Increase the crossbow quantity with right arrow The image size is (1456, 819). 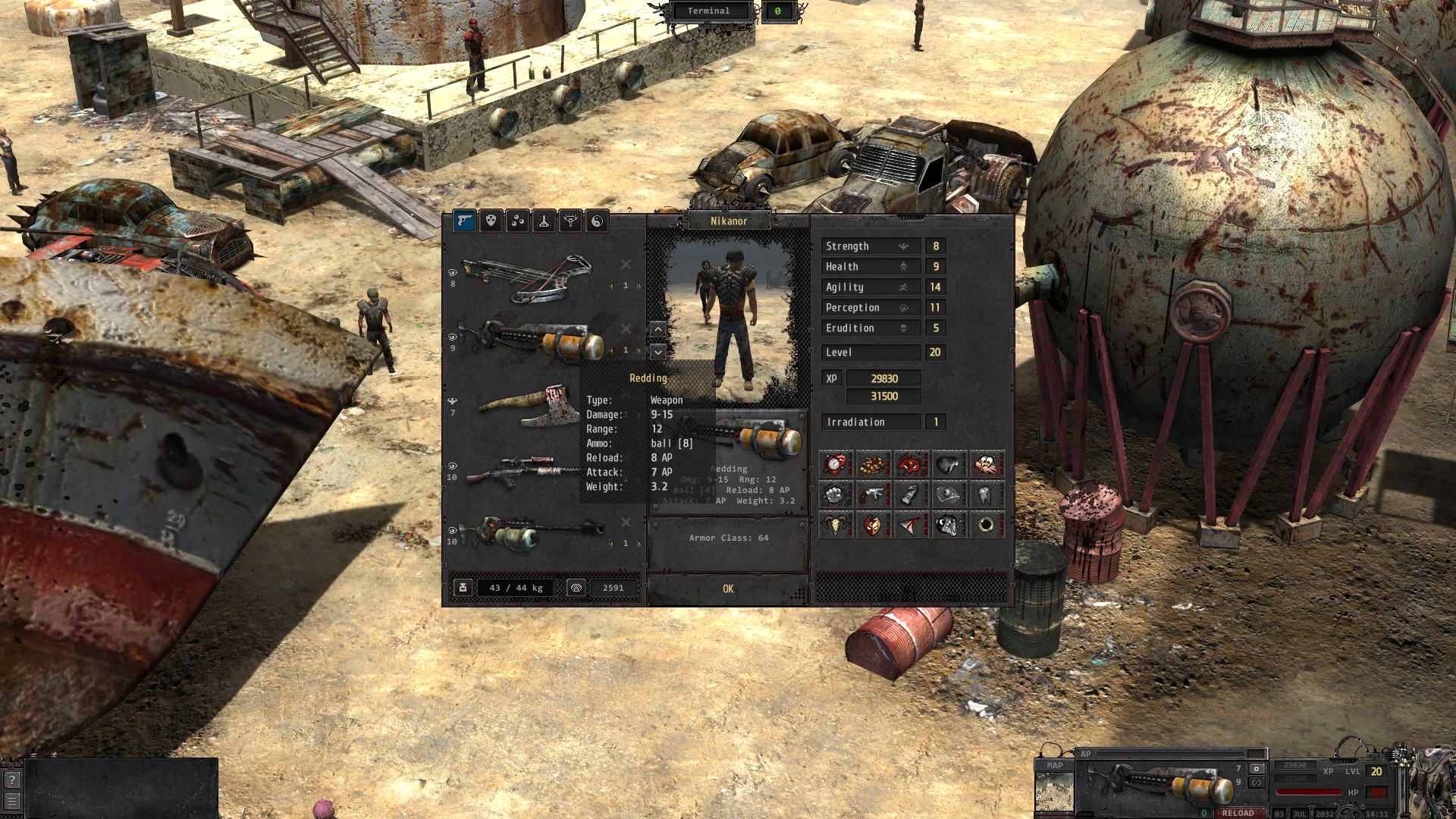[639, 286]
